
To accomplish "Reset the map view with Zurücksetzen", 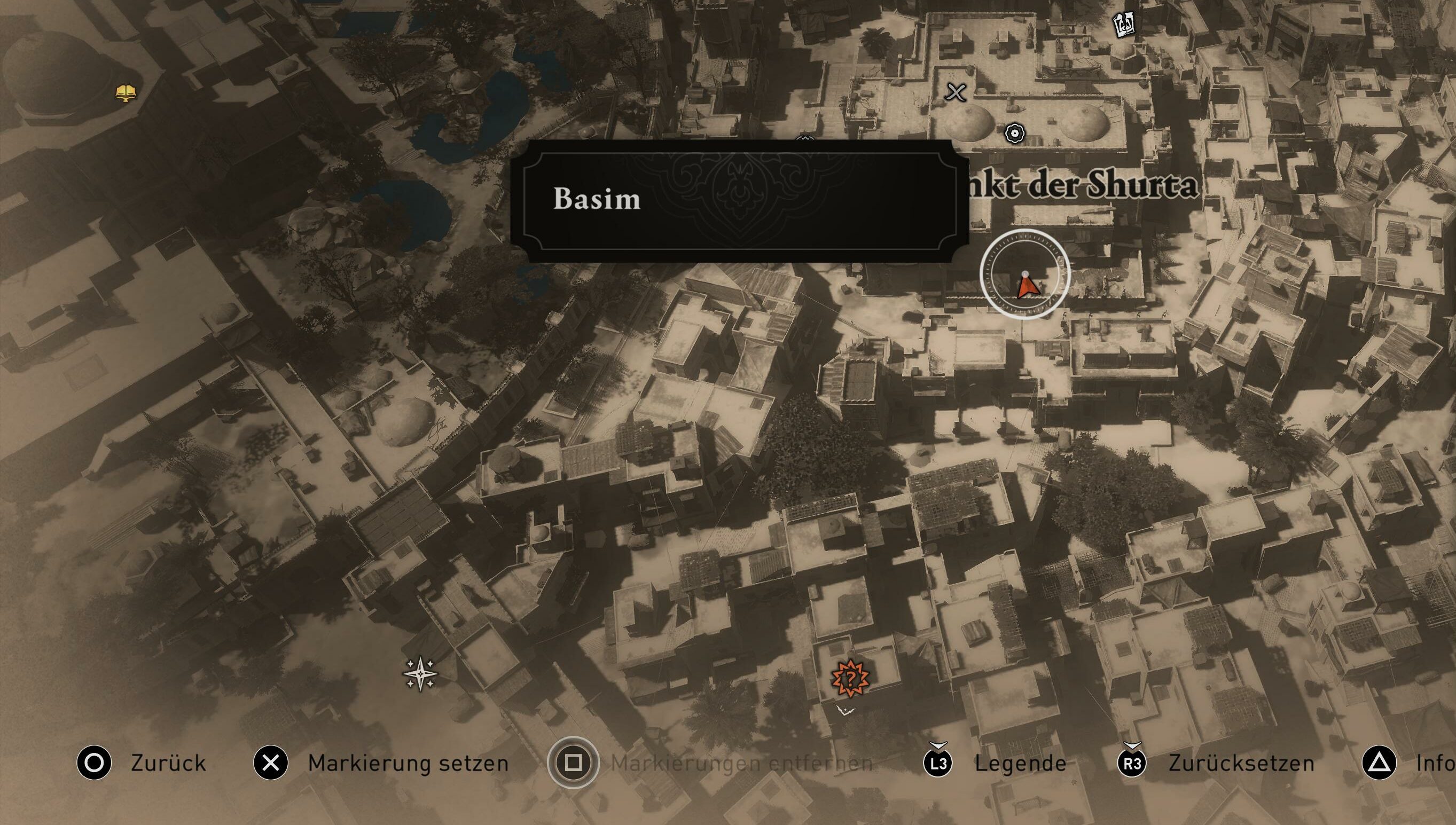I will (1241, 763).
